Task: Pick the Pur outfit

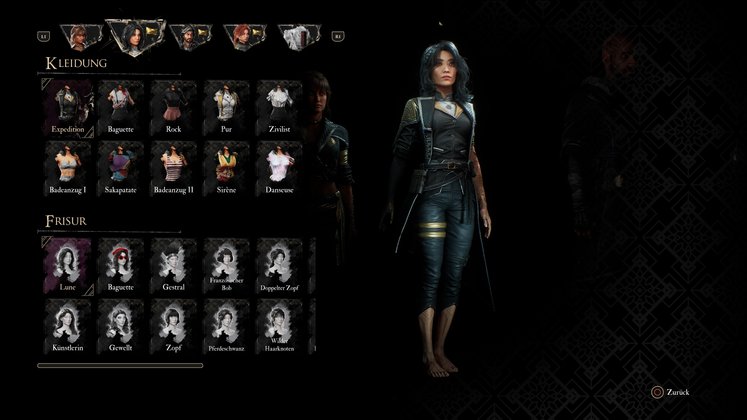Action: pos(226,106)
